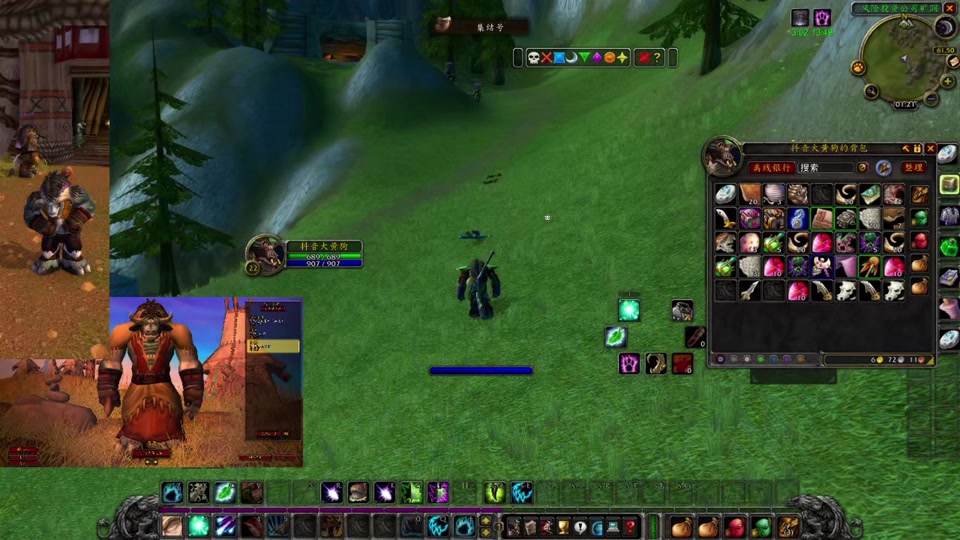The image size is (960, 540).
Task: Close the backpack window
Action: point(931,148)
